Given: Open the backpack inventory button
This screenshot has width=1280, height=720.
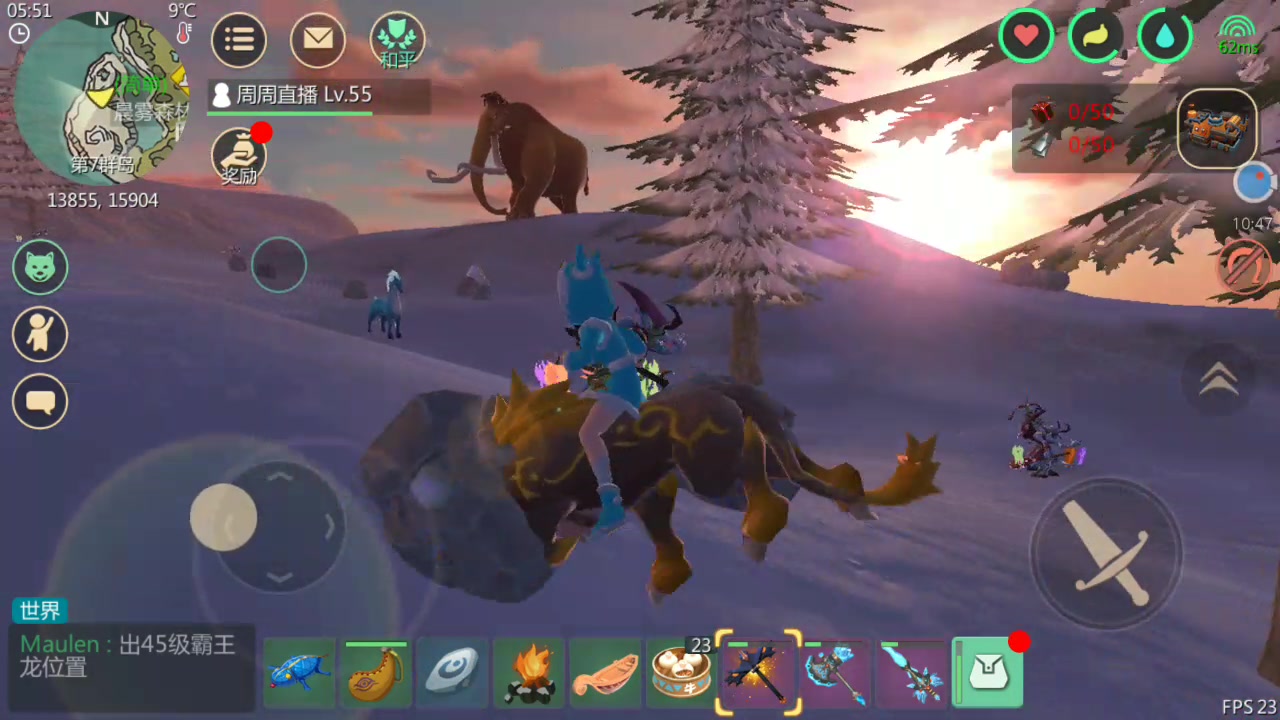Looking at the screenshot, I should [x=988, y=673].
